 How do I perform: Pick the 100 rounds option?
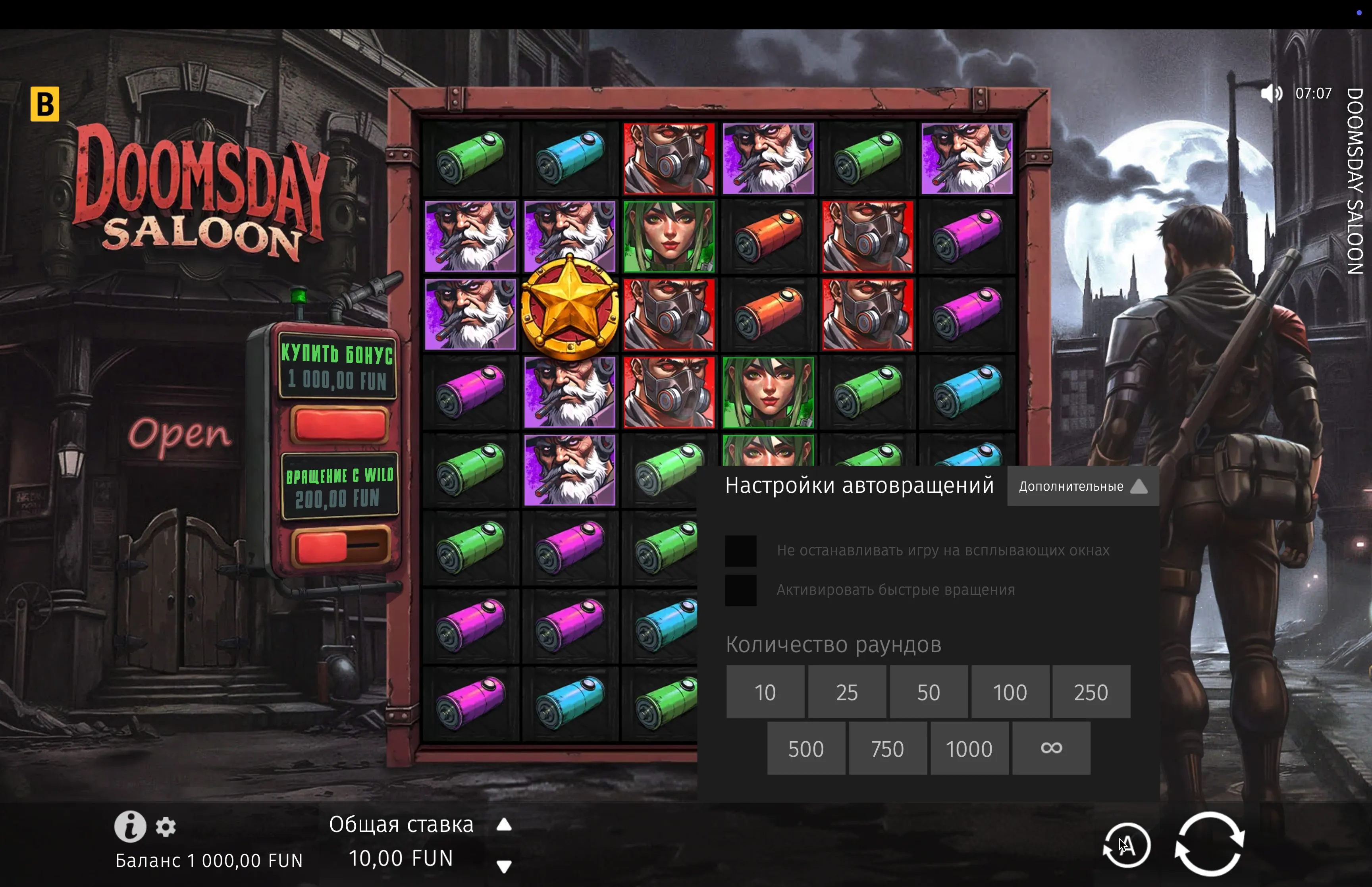point(1010,692)
